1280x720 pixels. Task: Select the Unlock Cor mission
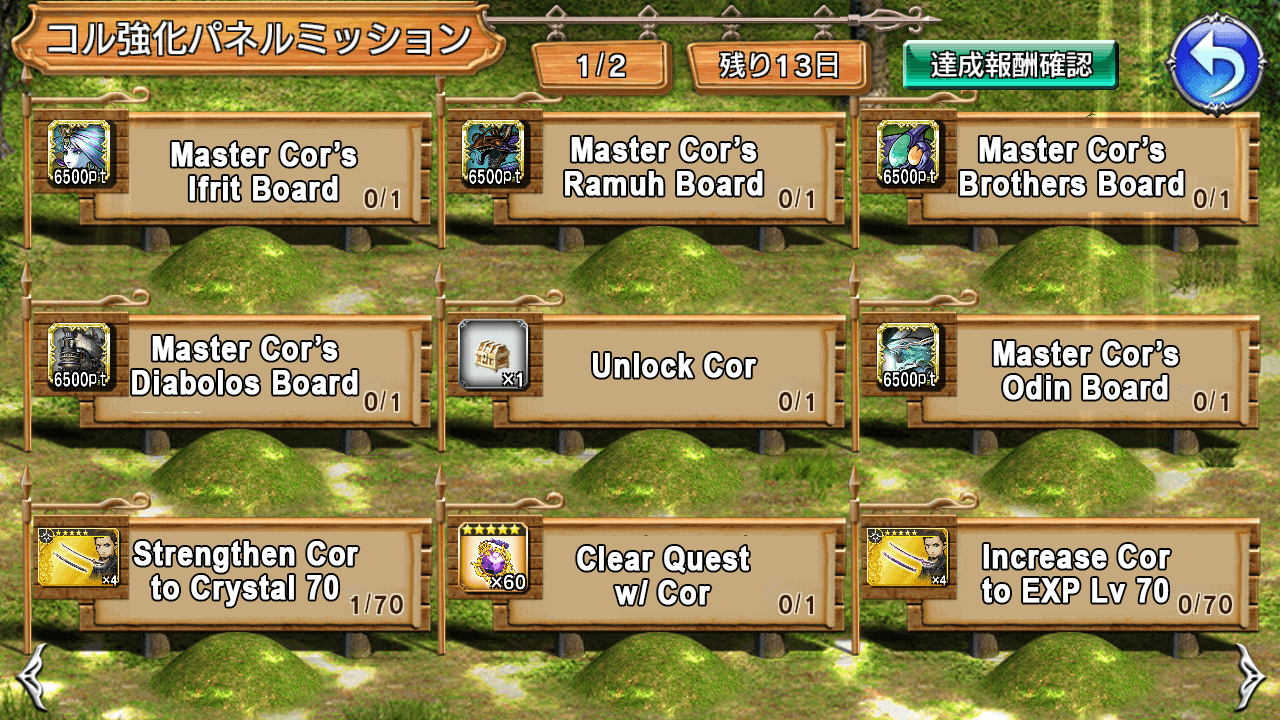click(672, 367)
